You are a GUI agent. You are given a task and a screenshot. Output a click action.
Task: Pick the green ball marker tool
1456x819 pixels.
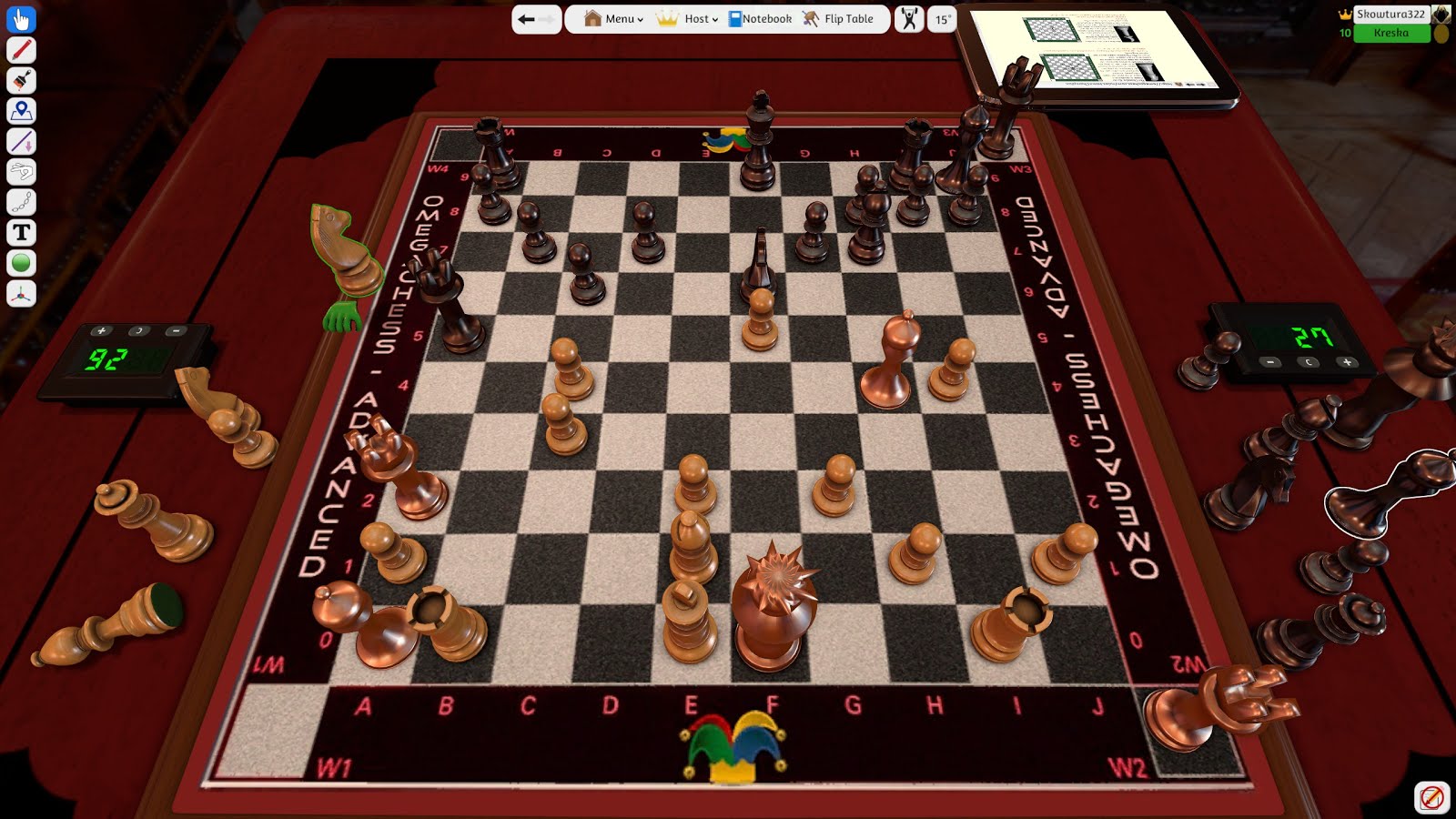(20, 263)
